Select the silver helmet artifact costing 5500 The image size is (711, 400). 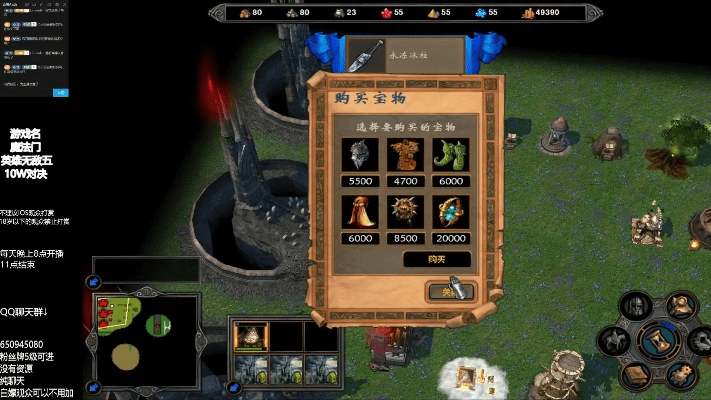click(360, 155)
